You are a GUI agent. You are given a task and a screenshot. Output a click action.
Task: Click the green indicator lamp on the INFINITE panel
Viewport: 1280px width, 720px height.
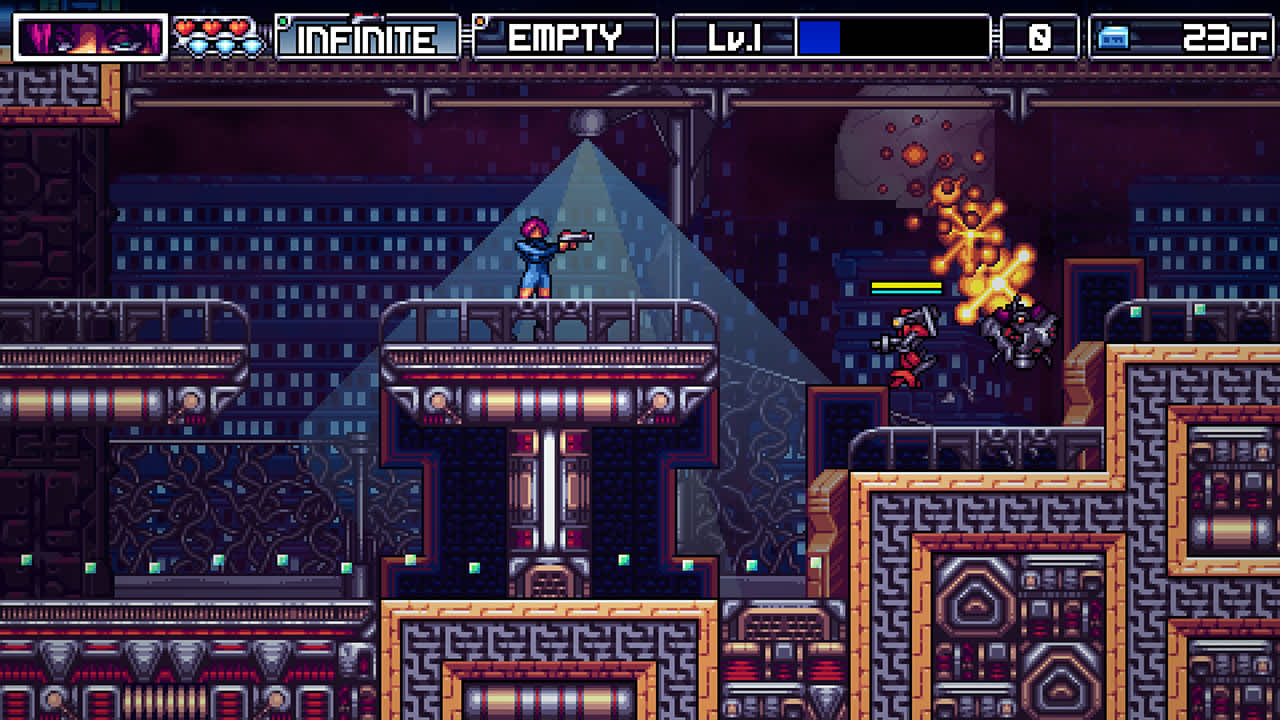click(282, 20)
